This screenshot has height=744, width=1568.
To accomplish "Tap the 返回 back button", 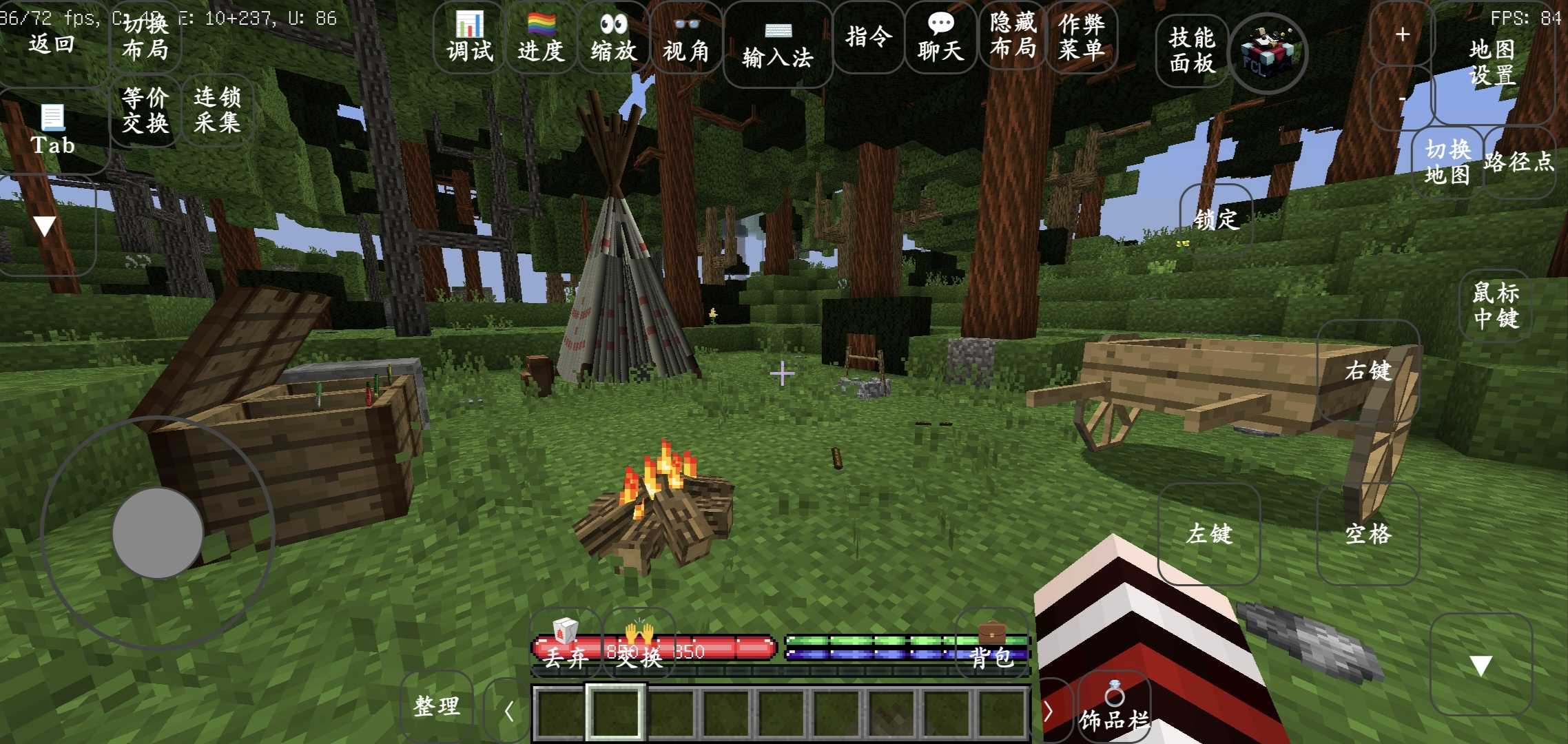I will click(x=52, y=43).
